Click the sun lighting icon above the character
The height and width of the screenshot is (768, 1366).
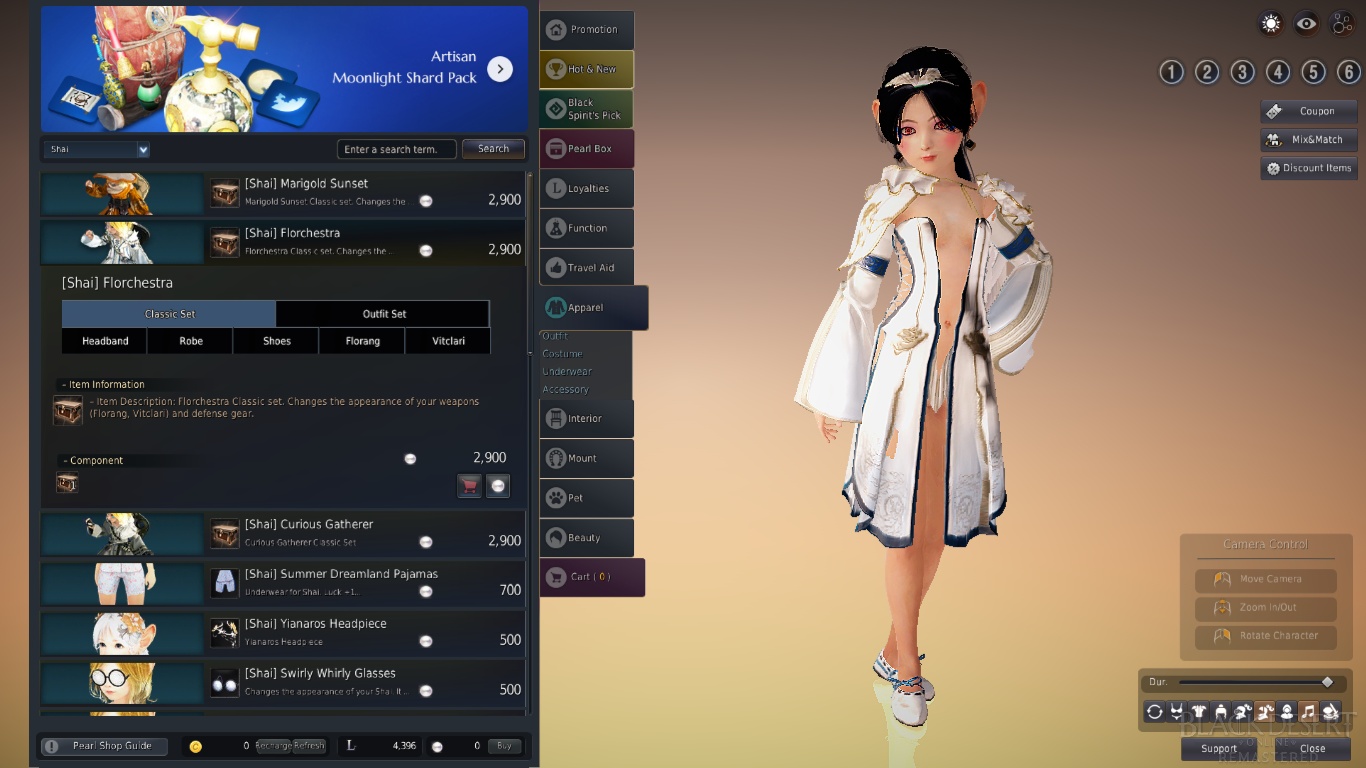(x=1271, y=22)
